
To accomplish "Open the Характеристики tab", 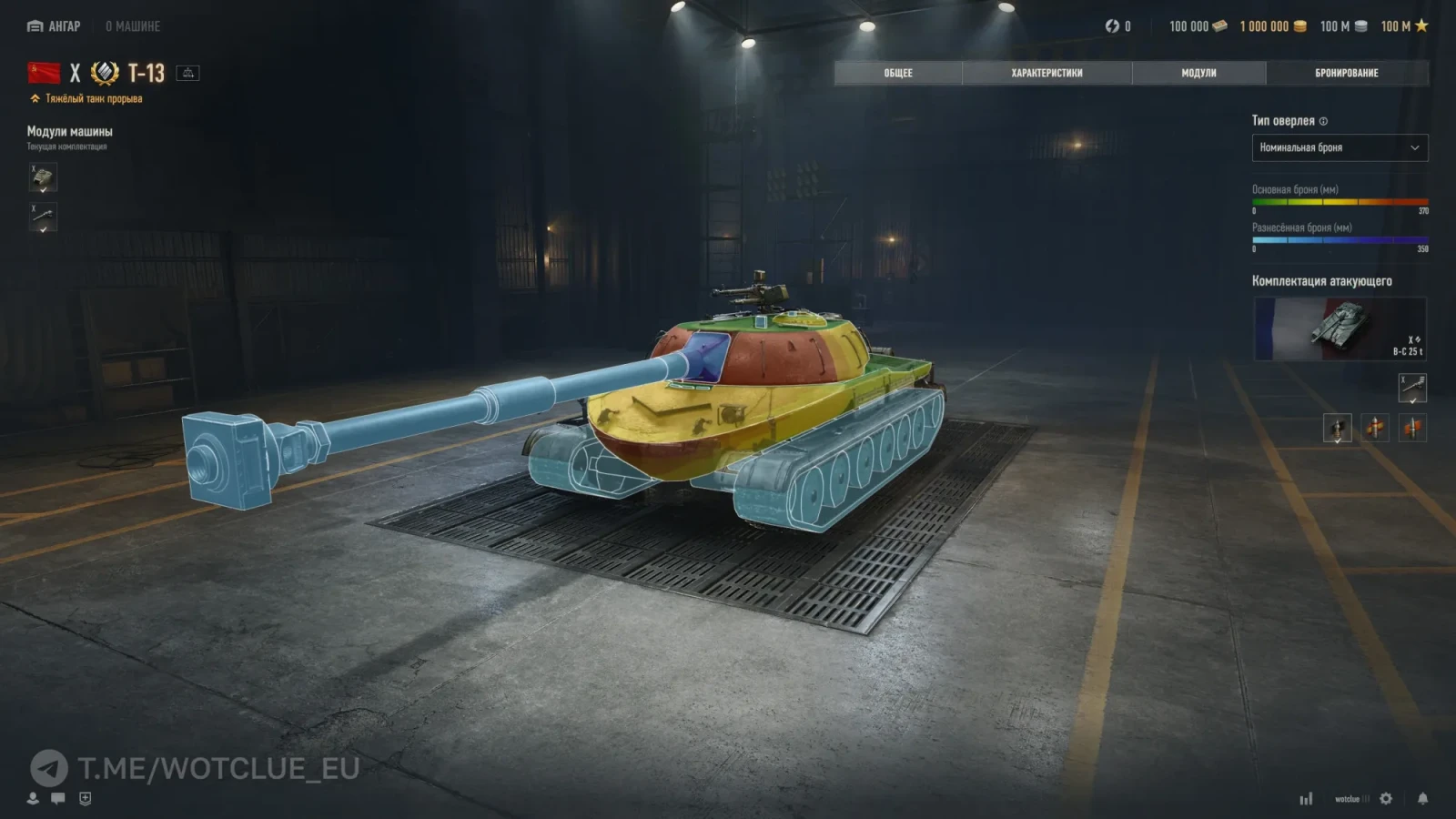I will click(x=1046, y=73).
